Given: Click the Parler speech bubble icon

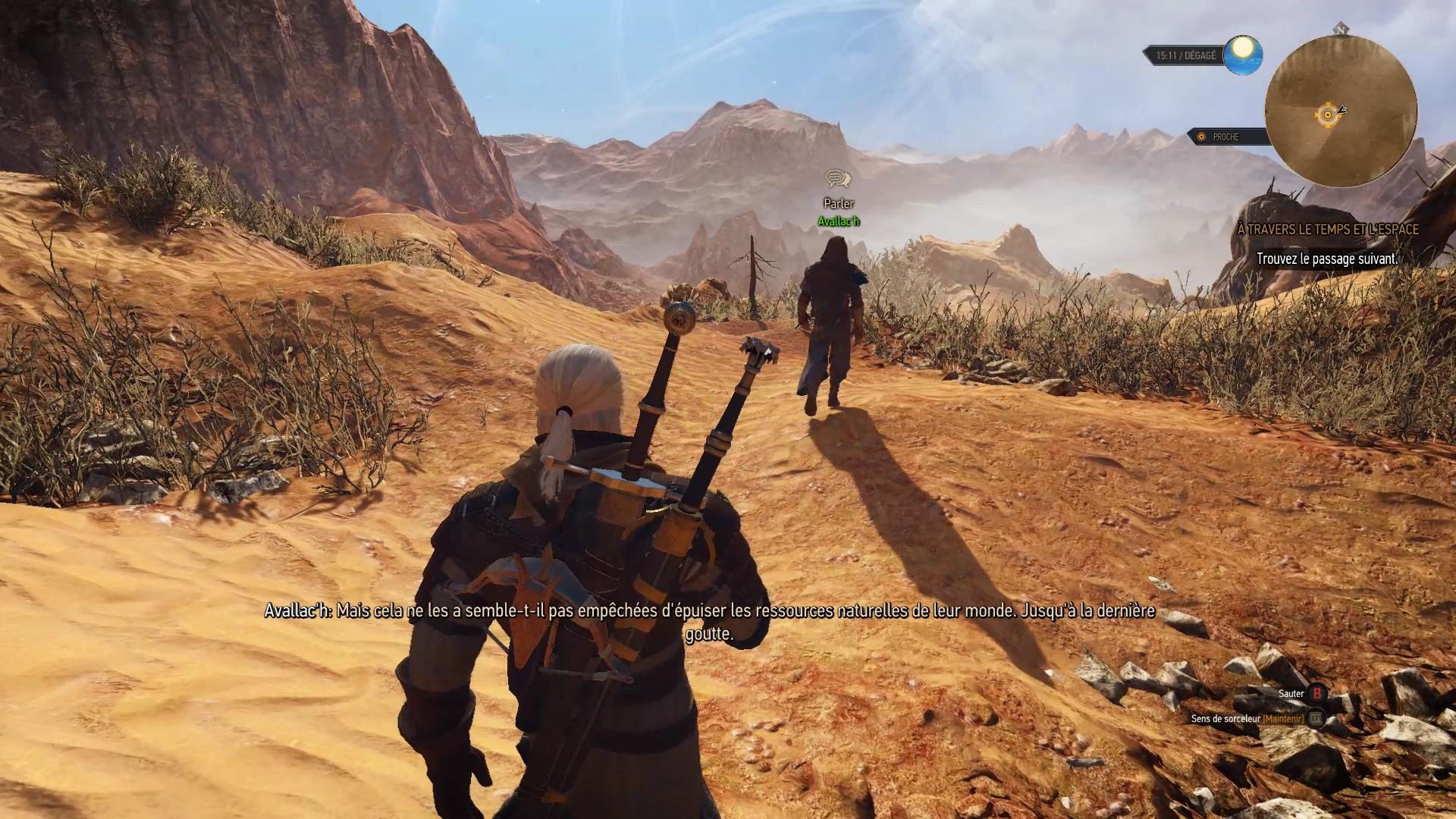Looking at the screenshot, I should [x=838, y=179].
